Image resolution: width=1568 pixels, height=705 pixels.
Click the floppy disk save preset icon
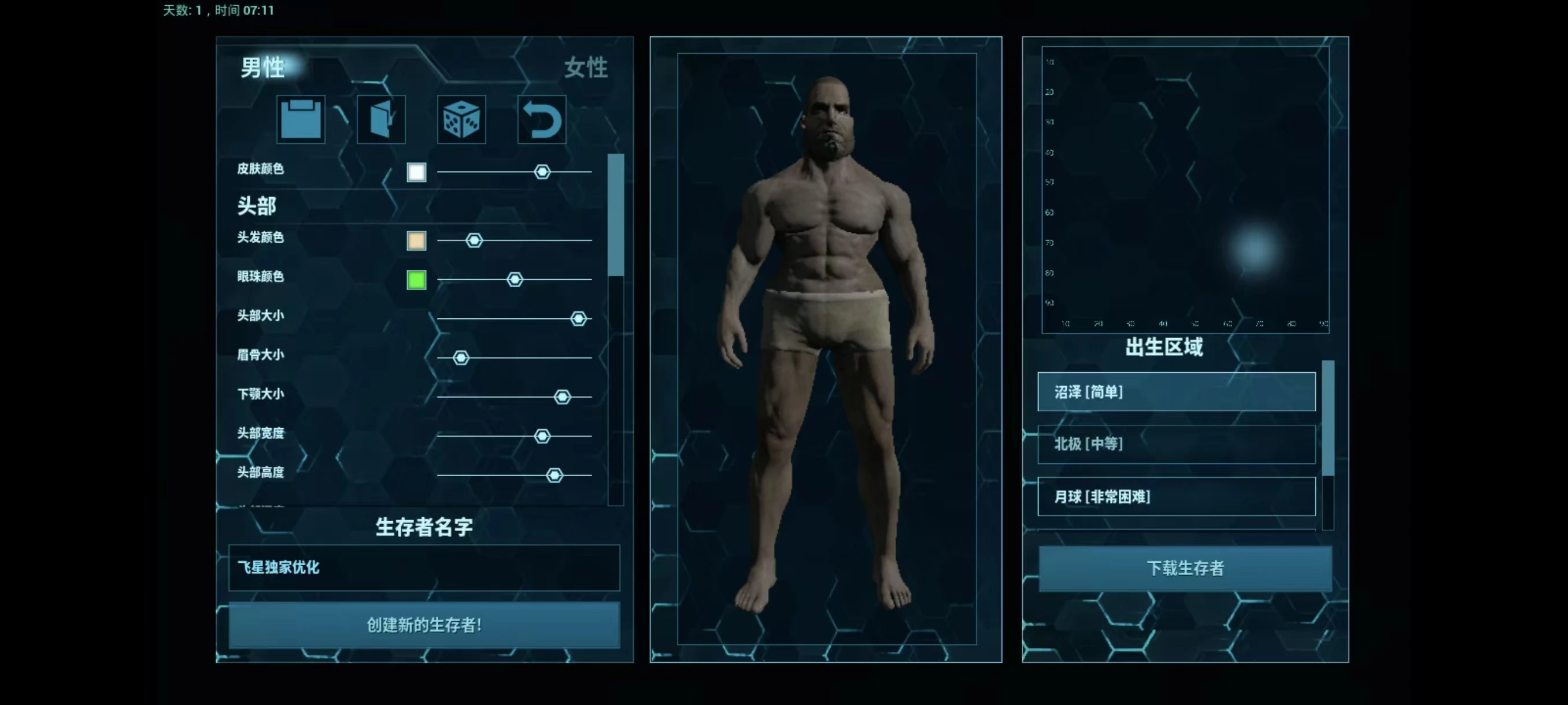coord(301,119)
